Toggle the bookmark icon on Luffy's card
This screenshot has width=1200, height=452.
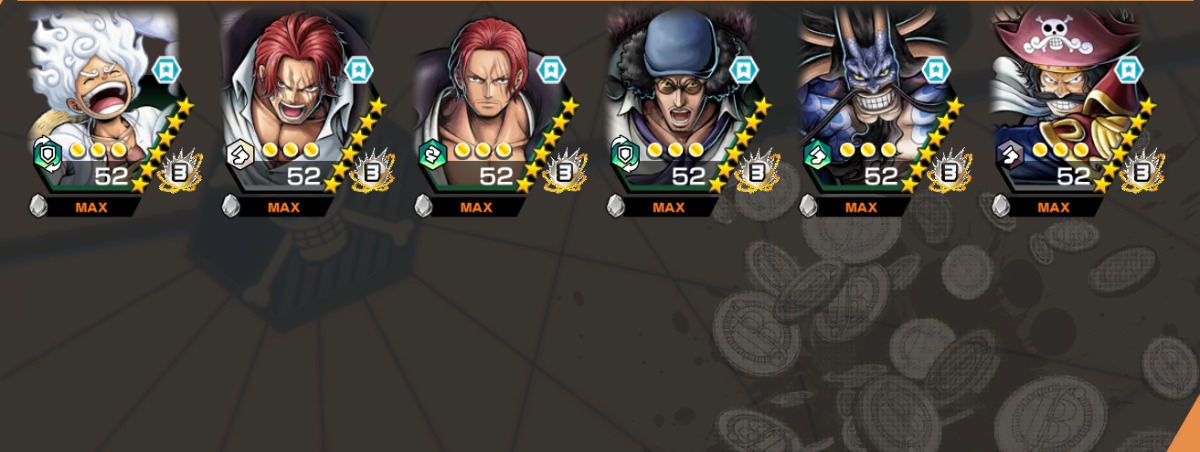166,69
